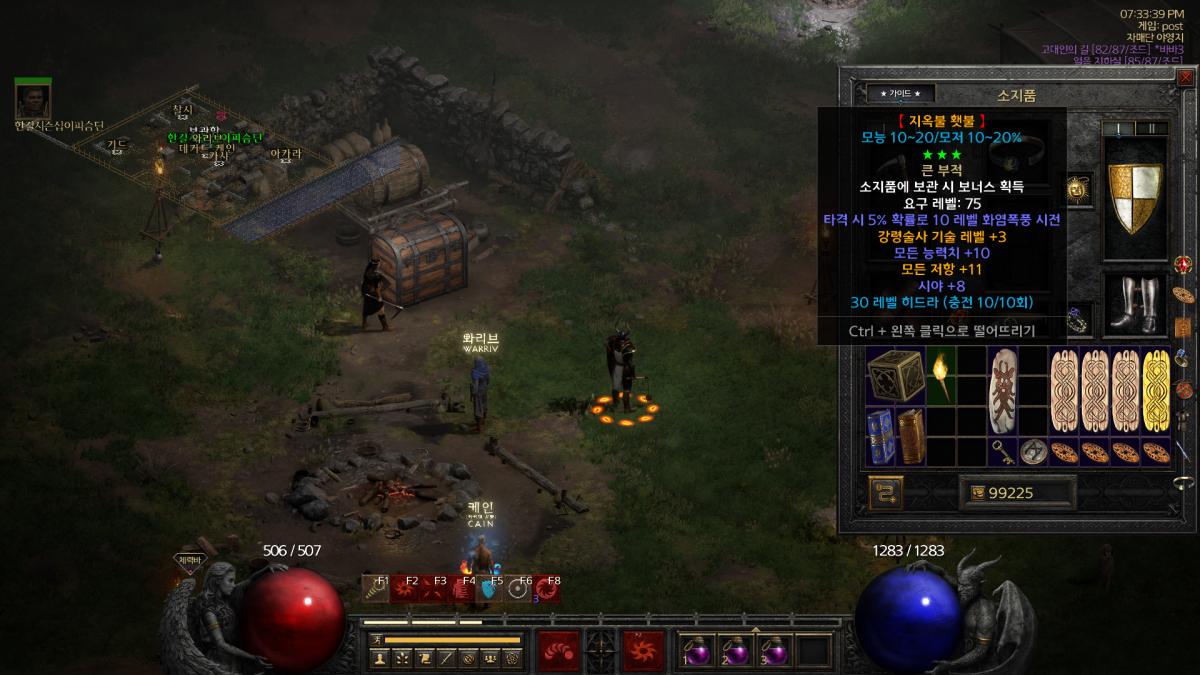This screenshot has width=1200, height=675.
Task: Choose the right-click skill icon
Action: tap(643, 651)
